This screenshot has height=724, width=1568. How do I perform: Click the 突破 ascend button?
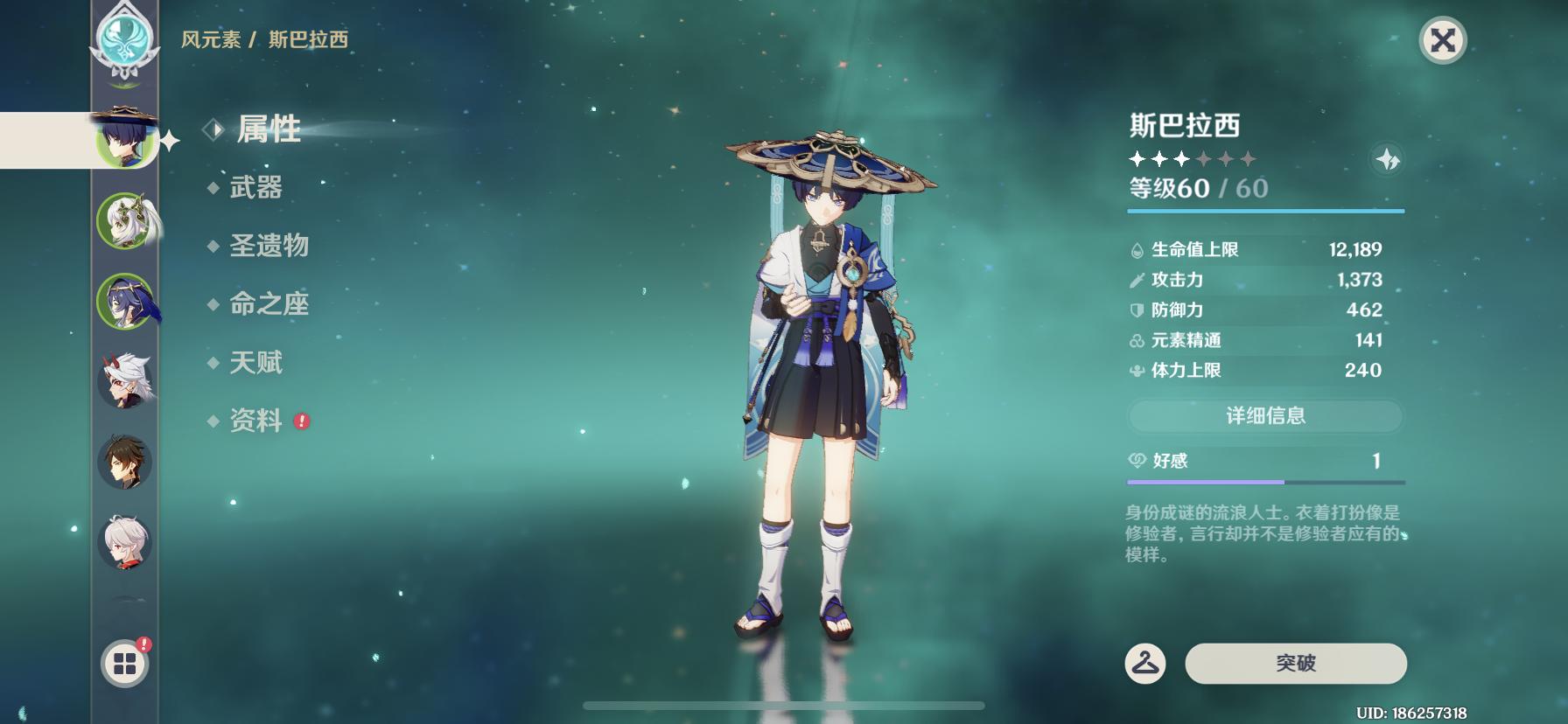click(x=1295, y=664)
